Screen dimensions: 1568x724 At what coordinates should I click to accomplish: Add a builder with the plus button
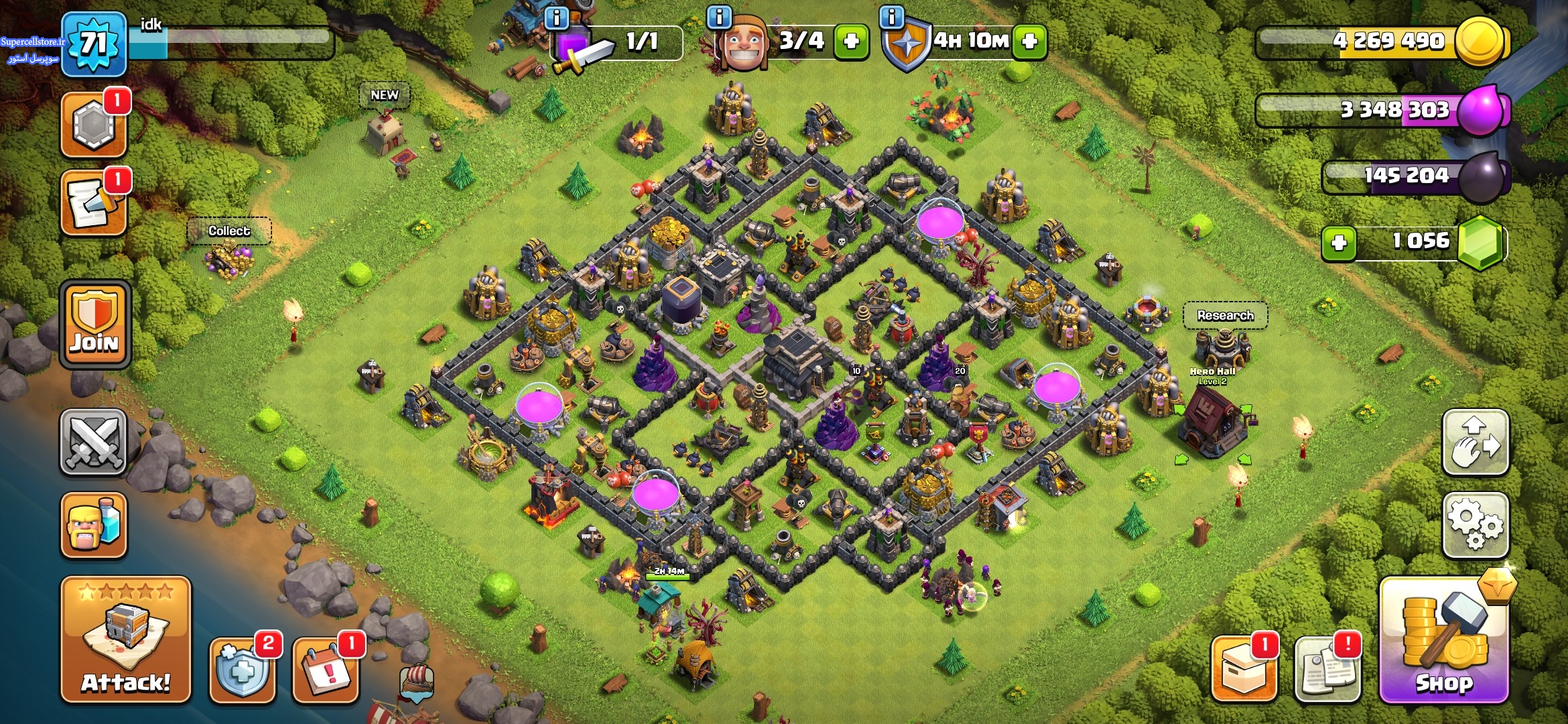pyautogui.click(x=851, y=42)
